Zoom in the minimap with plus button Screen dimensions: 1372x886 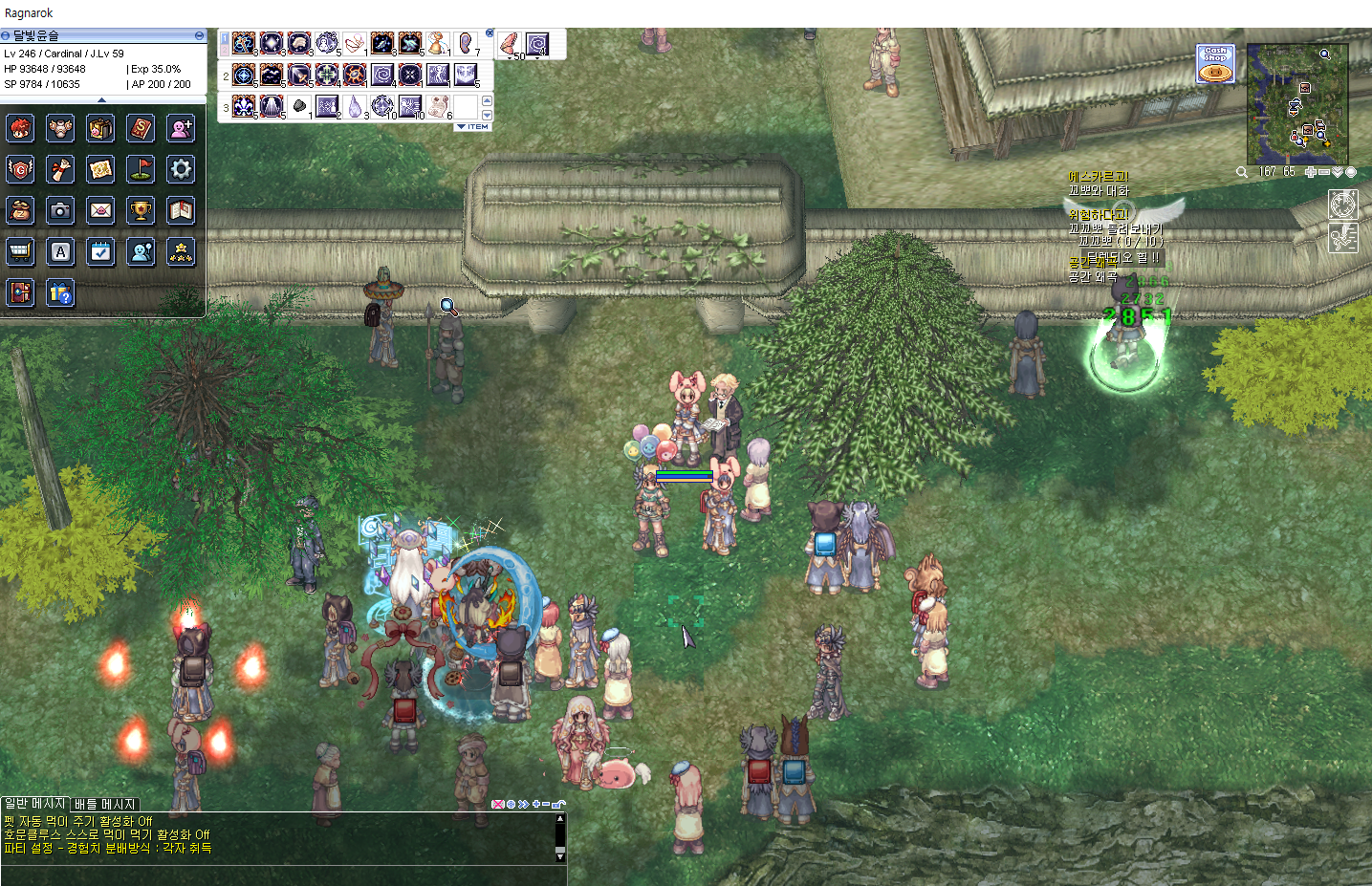(x=1310, y=172)
